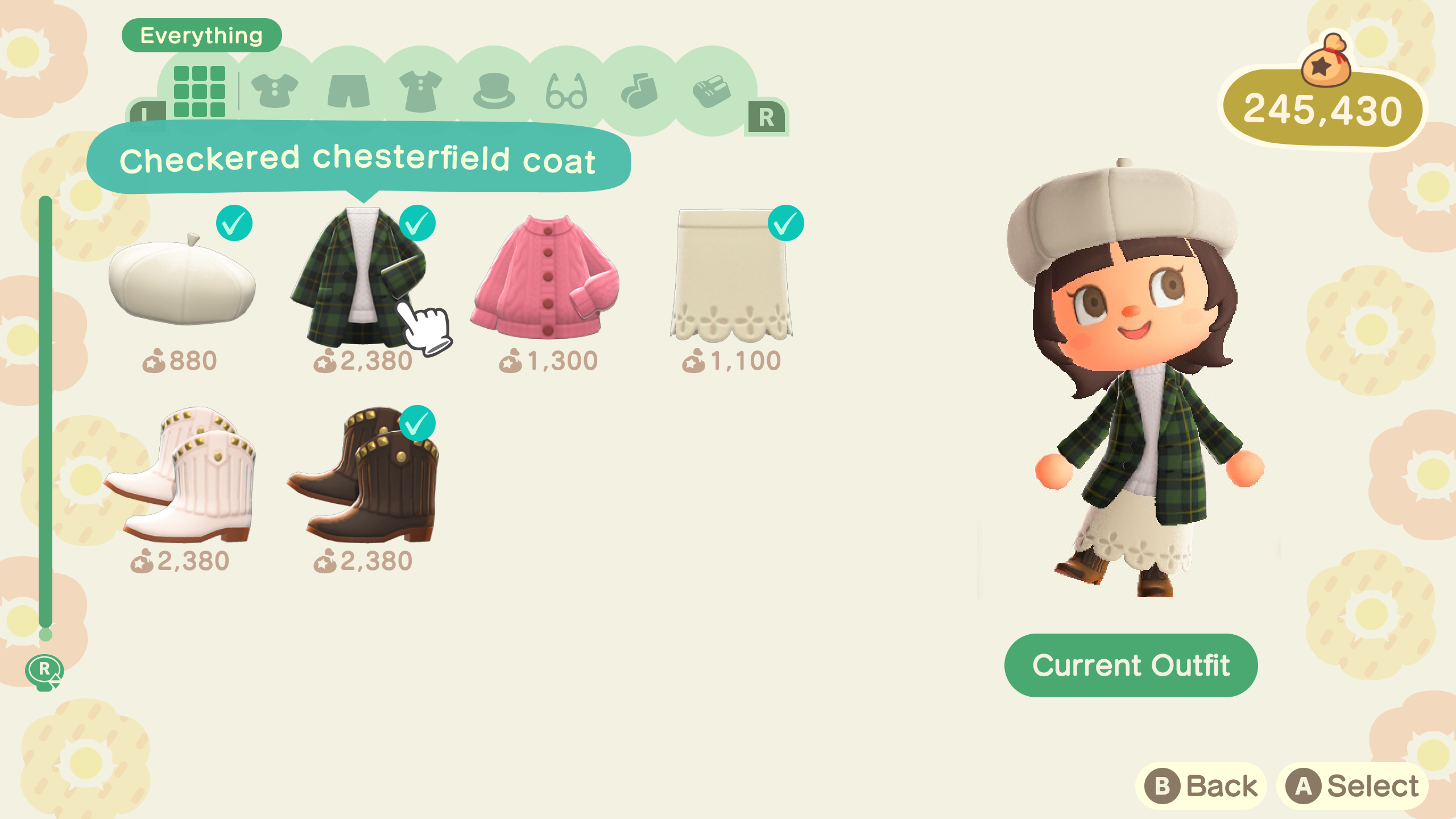Pick the white cowboy boots
The image size is (1456, 819).
tap(181, 478)
